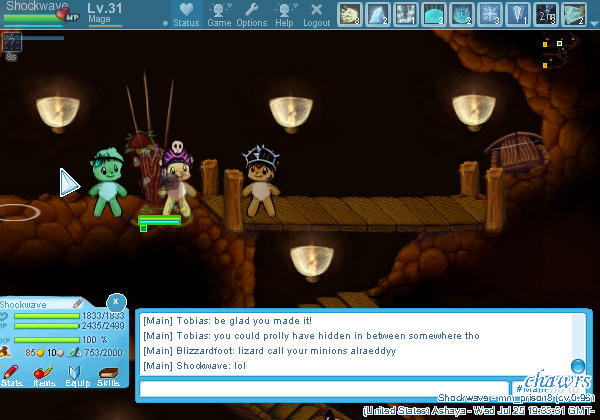Use the ice shard skill slot
This screenshot has height=420, width=600.
pyautogui.click(x=378, y=14)
